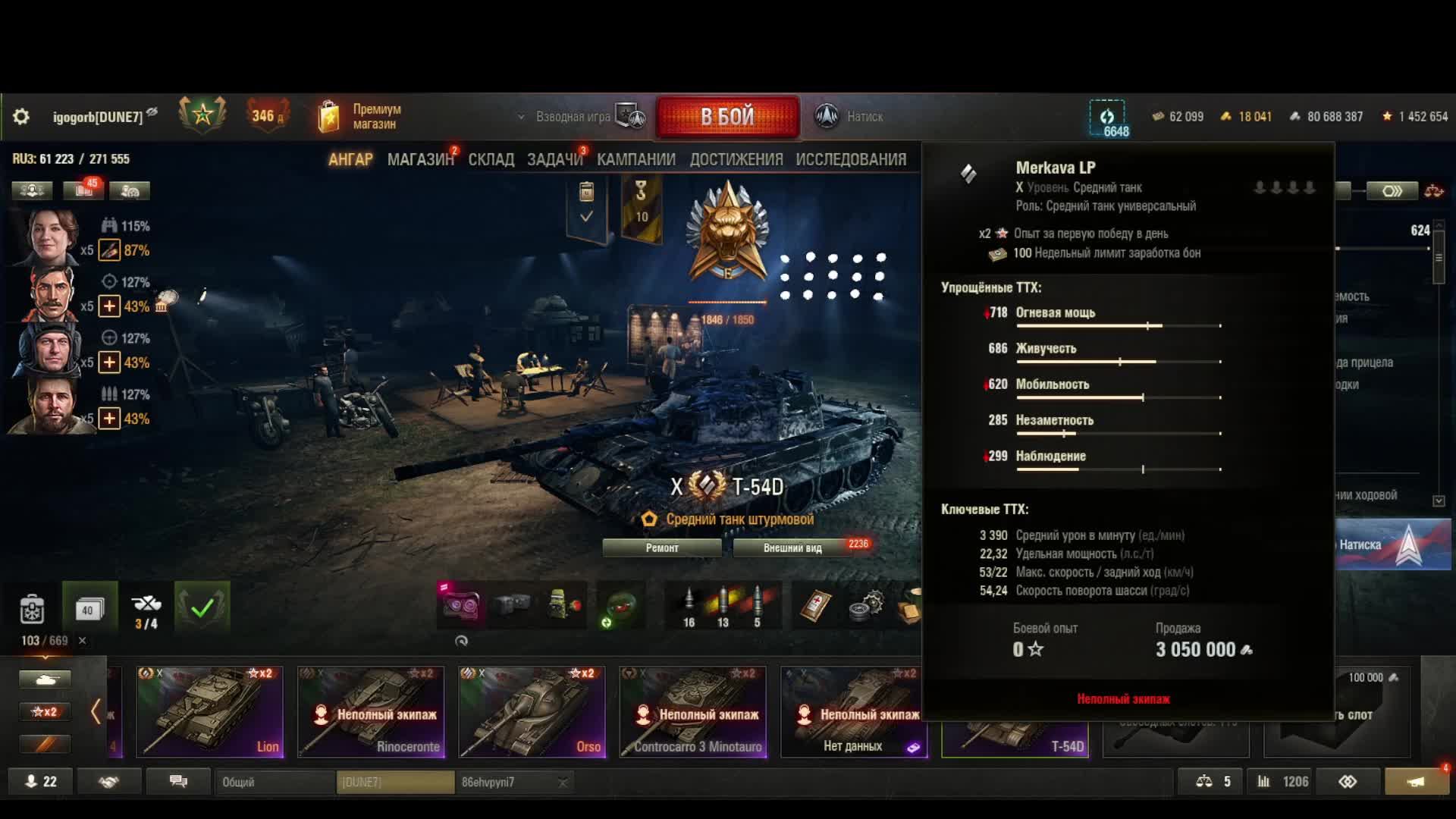Open the Общий chat channel tab
This screenshot has width=1456, height=819.
pos(275,782)
